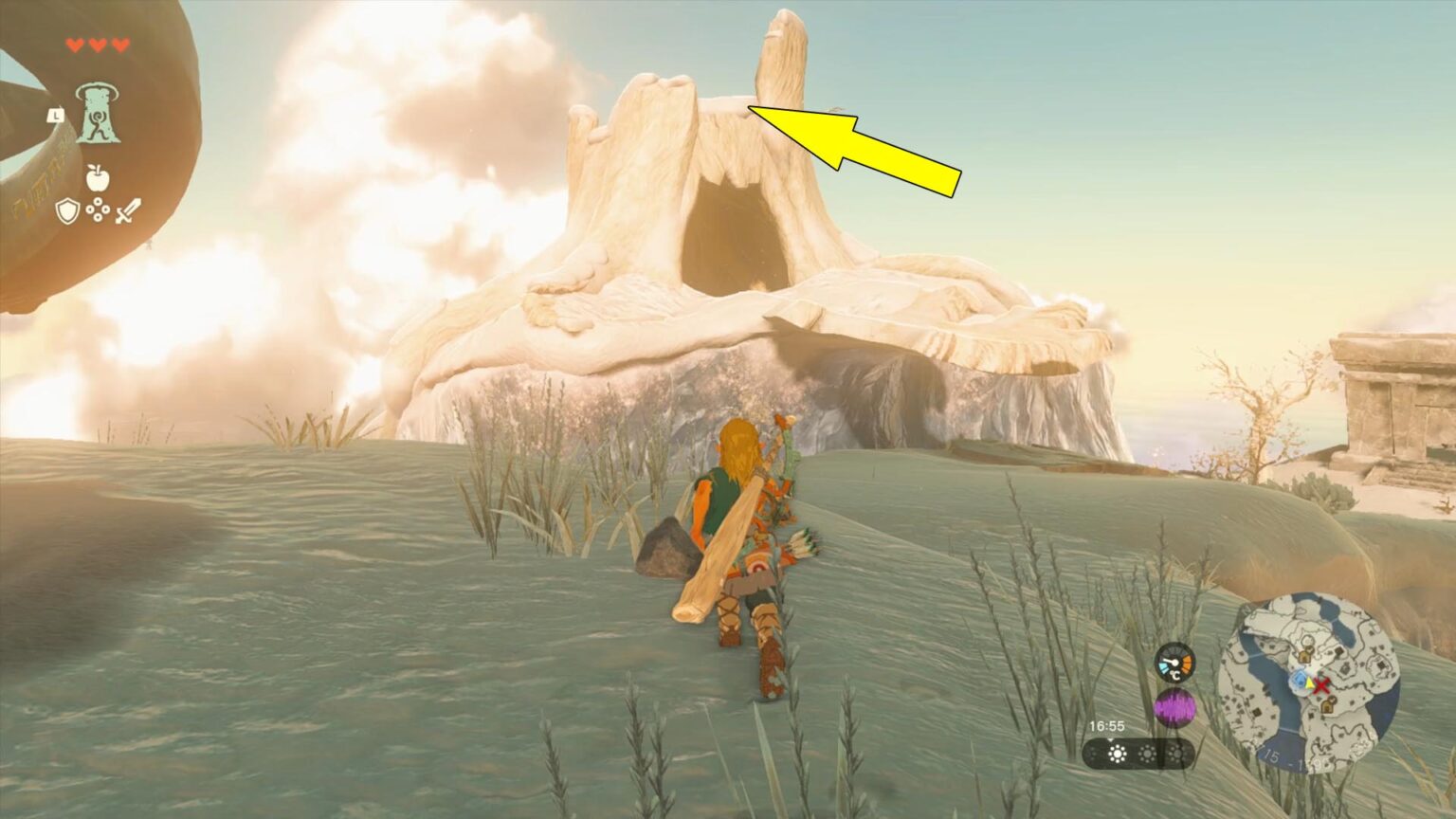Click the 16:55 clock display
Image resolution: width=1456 pixels, height=819 pixels.
(x=1106, y=725)
